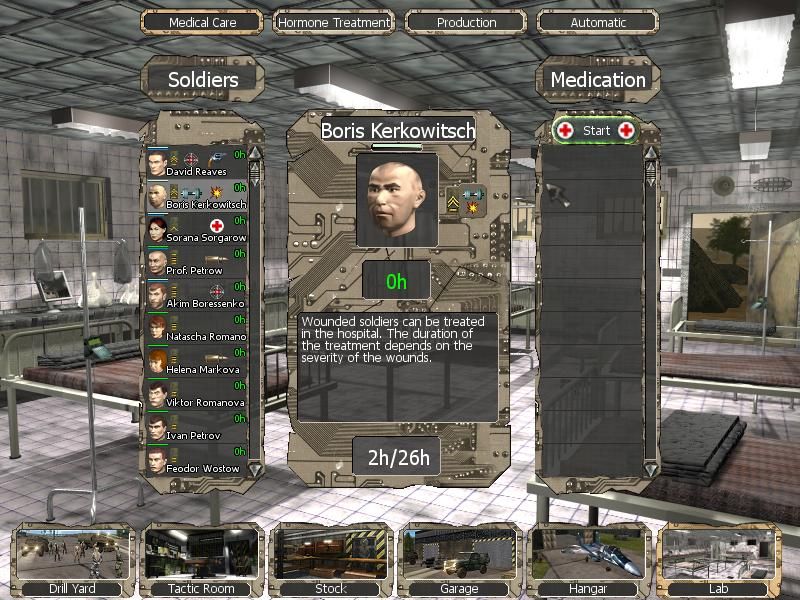
Task: Switch to the Medical Care tab
Action: pyautogui.click(x=202, y=22)
